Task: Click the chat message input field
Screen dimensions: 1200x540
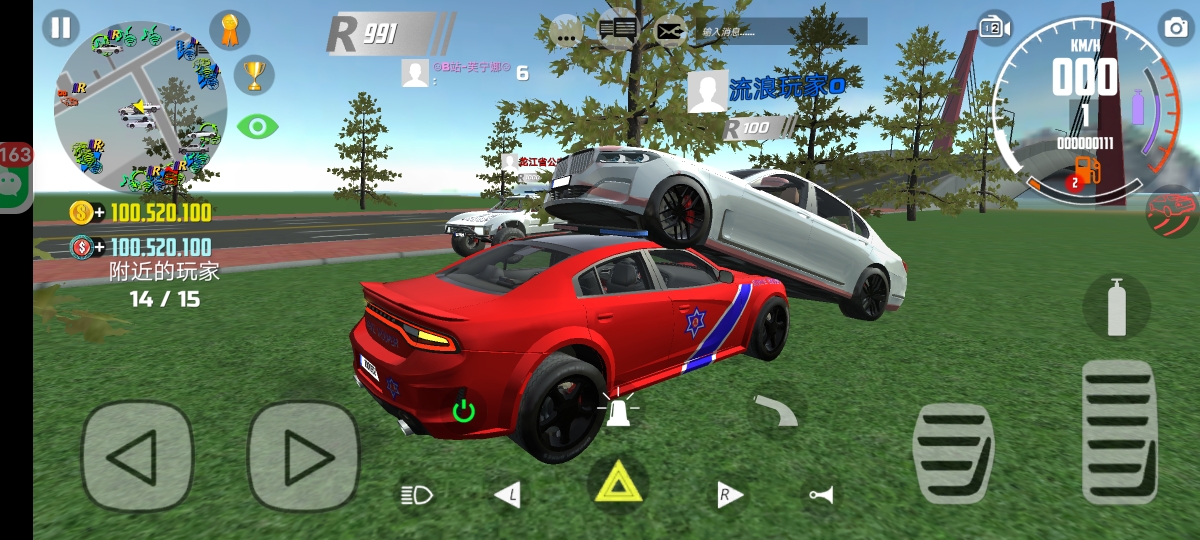Action: pyautogui.click(x=781, y=31)
